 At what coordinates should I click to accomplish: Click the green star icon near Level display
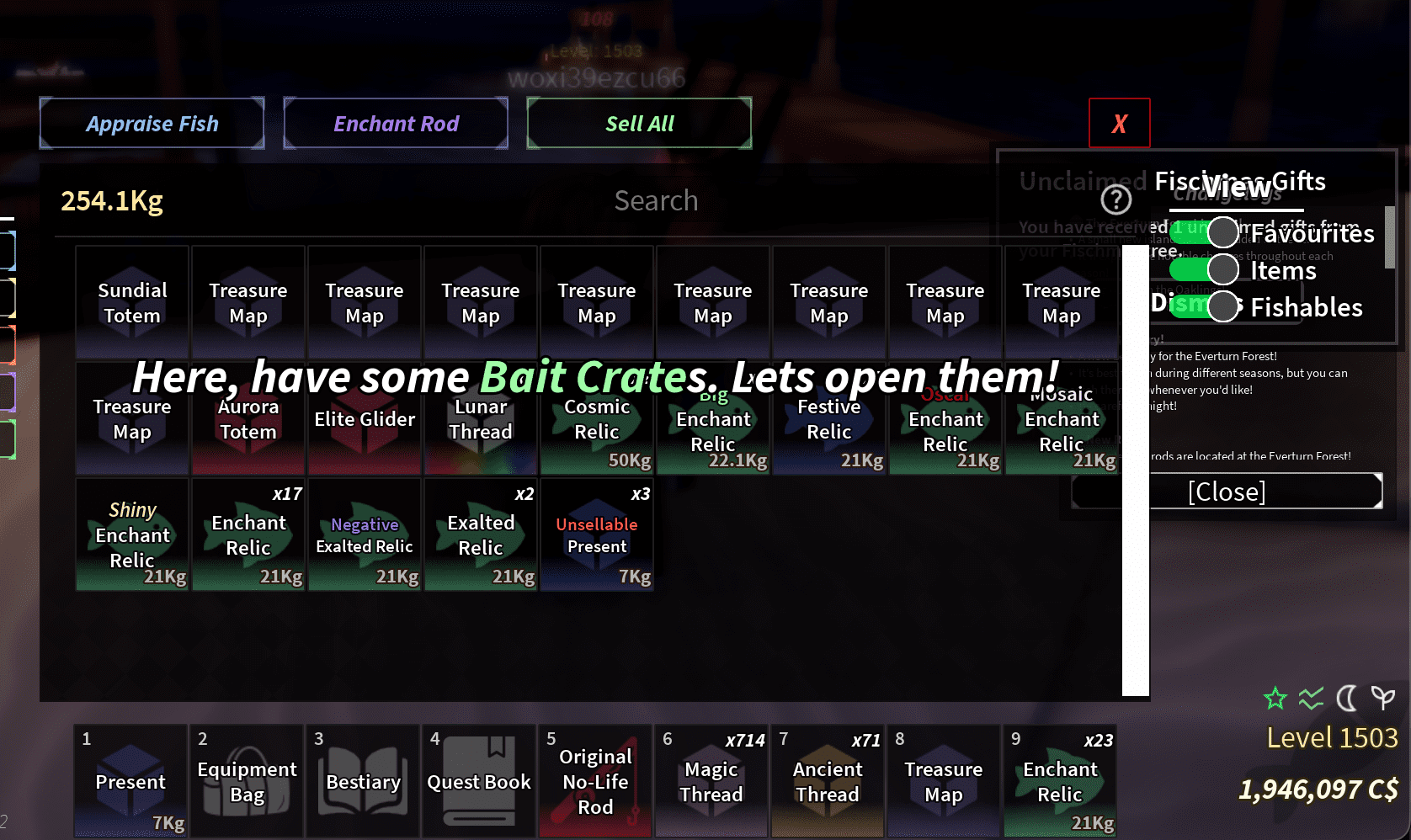coord(1275,699)
